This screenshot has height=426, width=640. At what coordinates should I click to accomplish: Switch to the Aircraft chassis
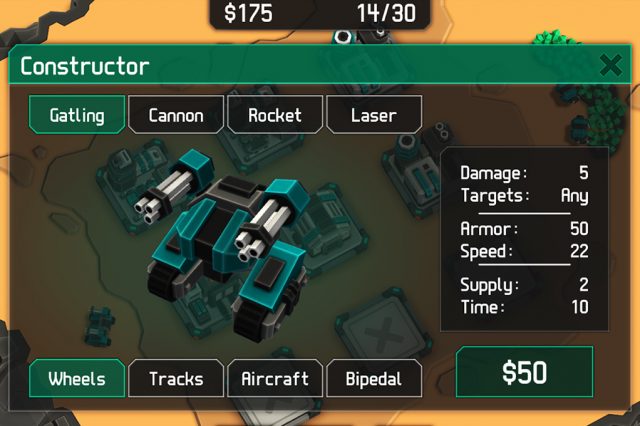(275, 378)
